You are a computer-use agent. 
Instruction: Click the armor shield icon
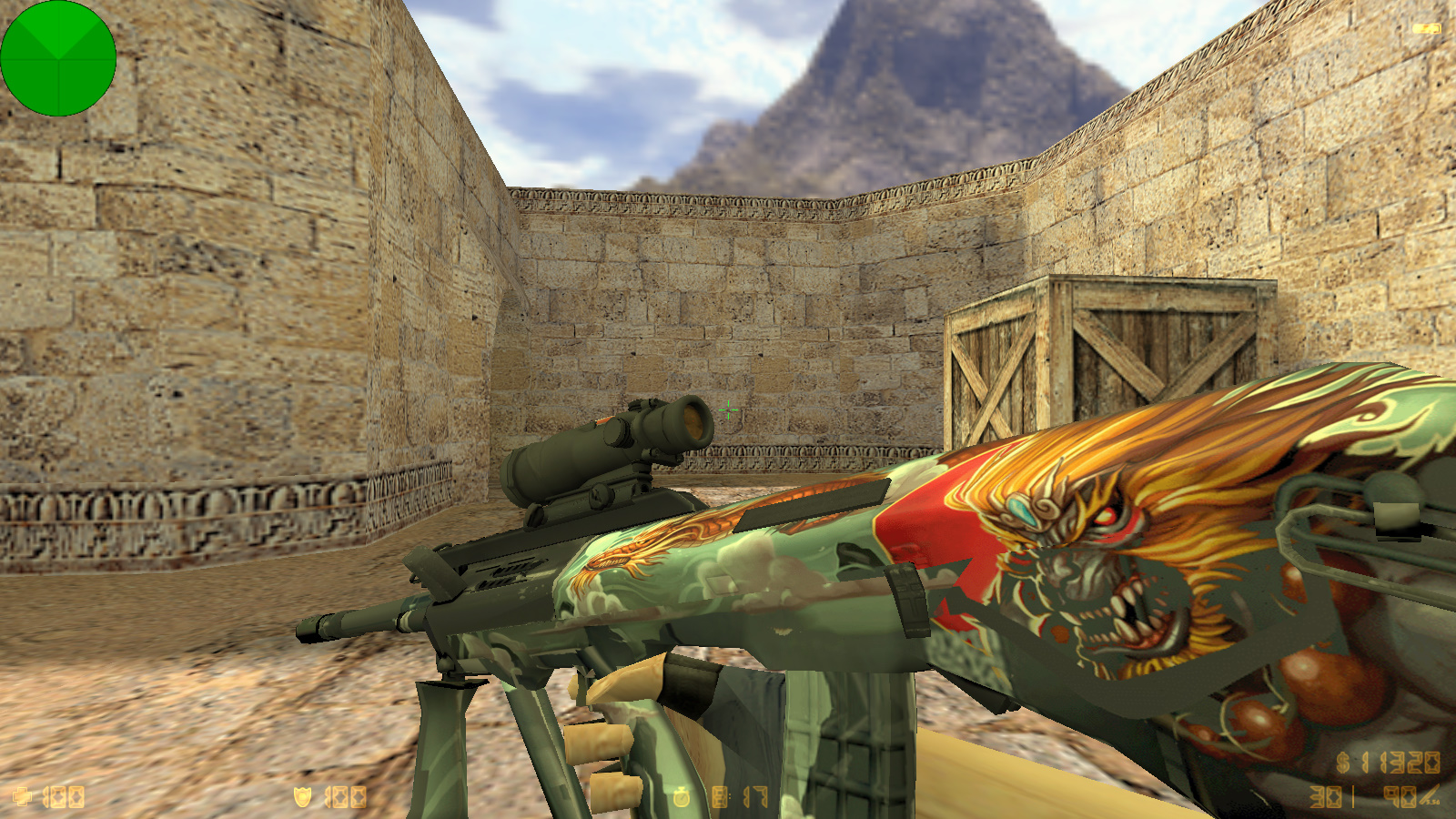coord(302,797)
